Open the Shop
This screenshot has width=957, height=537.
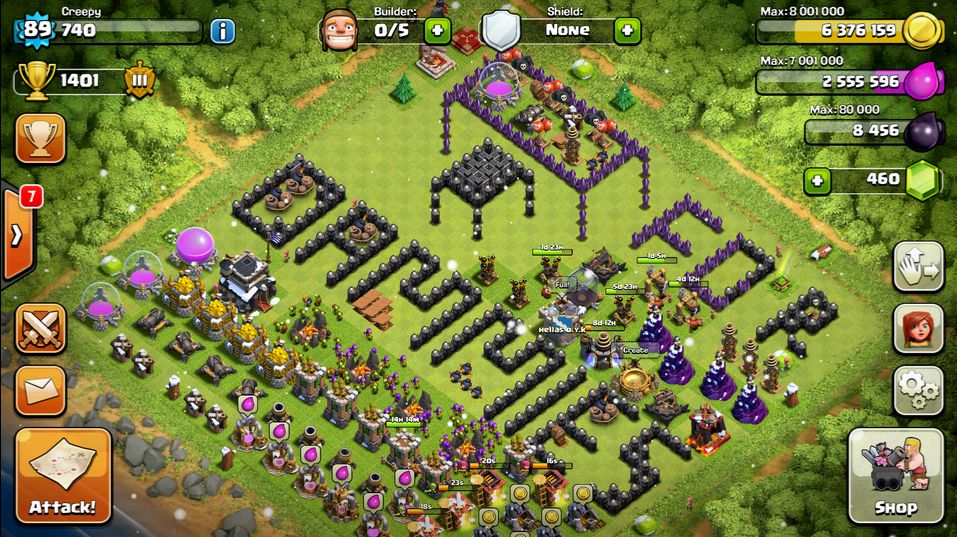point(895,475)
